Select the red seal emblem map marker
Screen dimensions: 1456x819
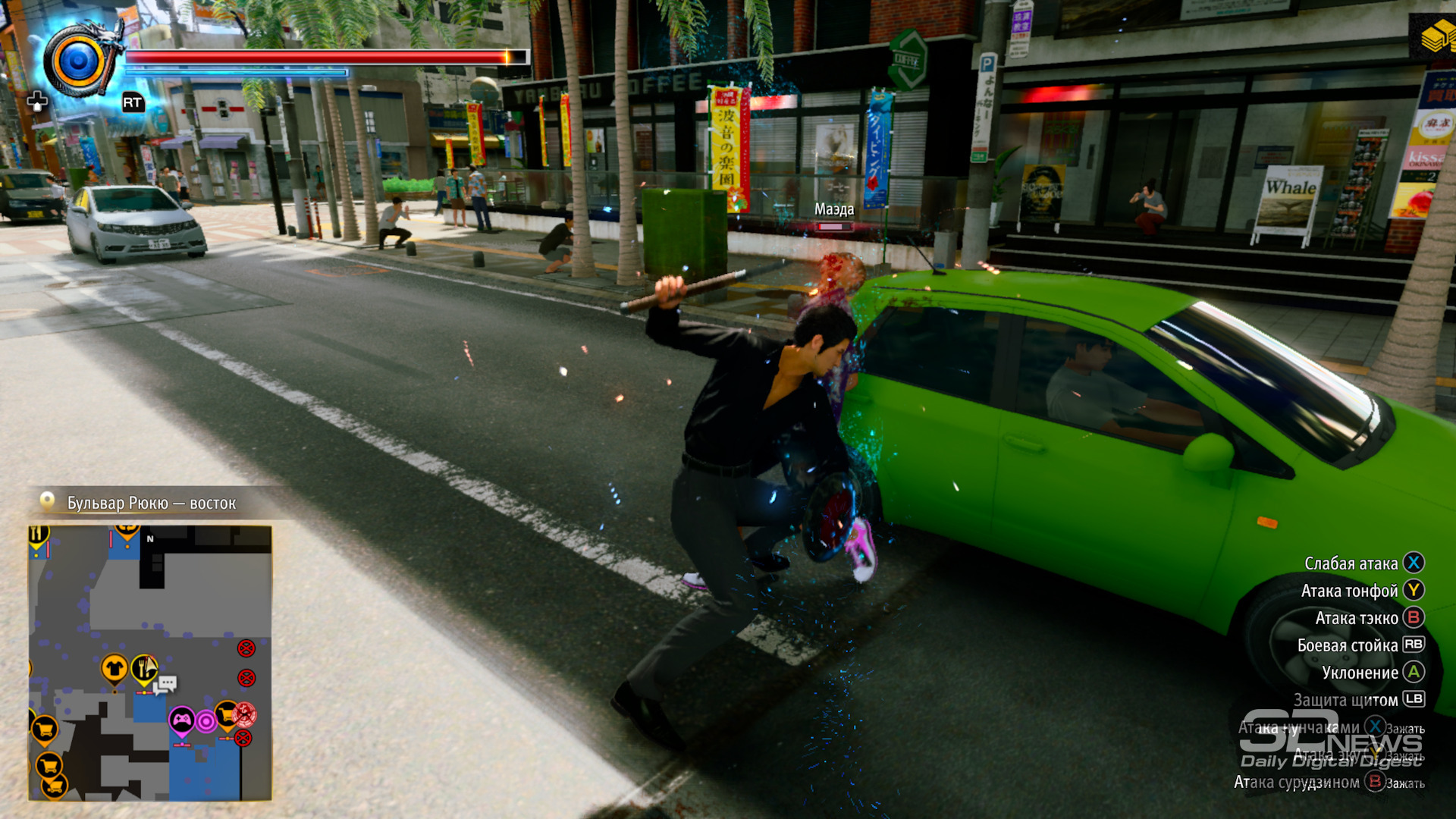coord(245,714)
